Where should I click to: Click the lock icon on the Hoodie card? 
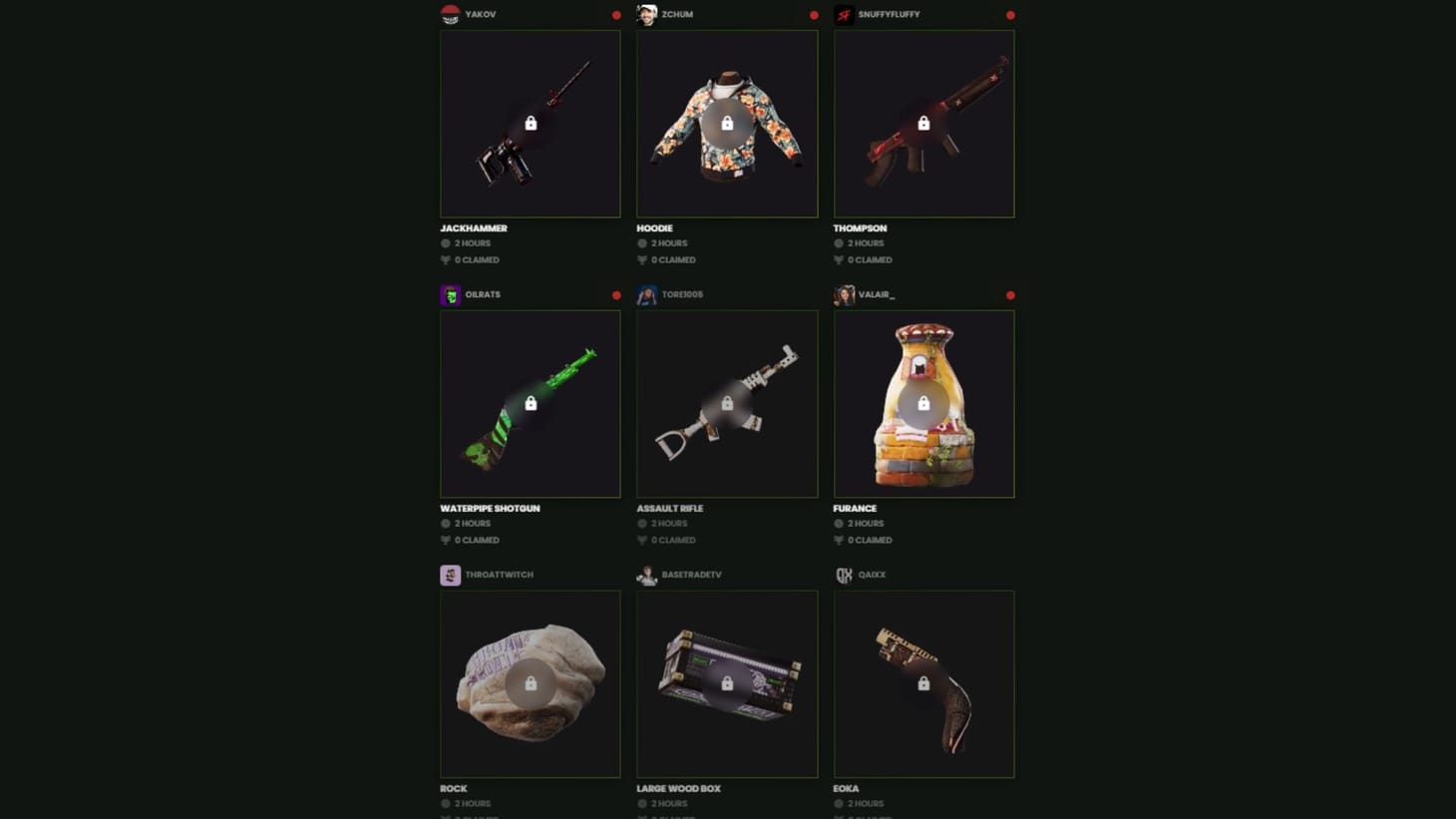[x=727, y=123]
